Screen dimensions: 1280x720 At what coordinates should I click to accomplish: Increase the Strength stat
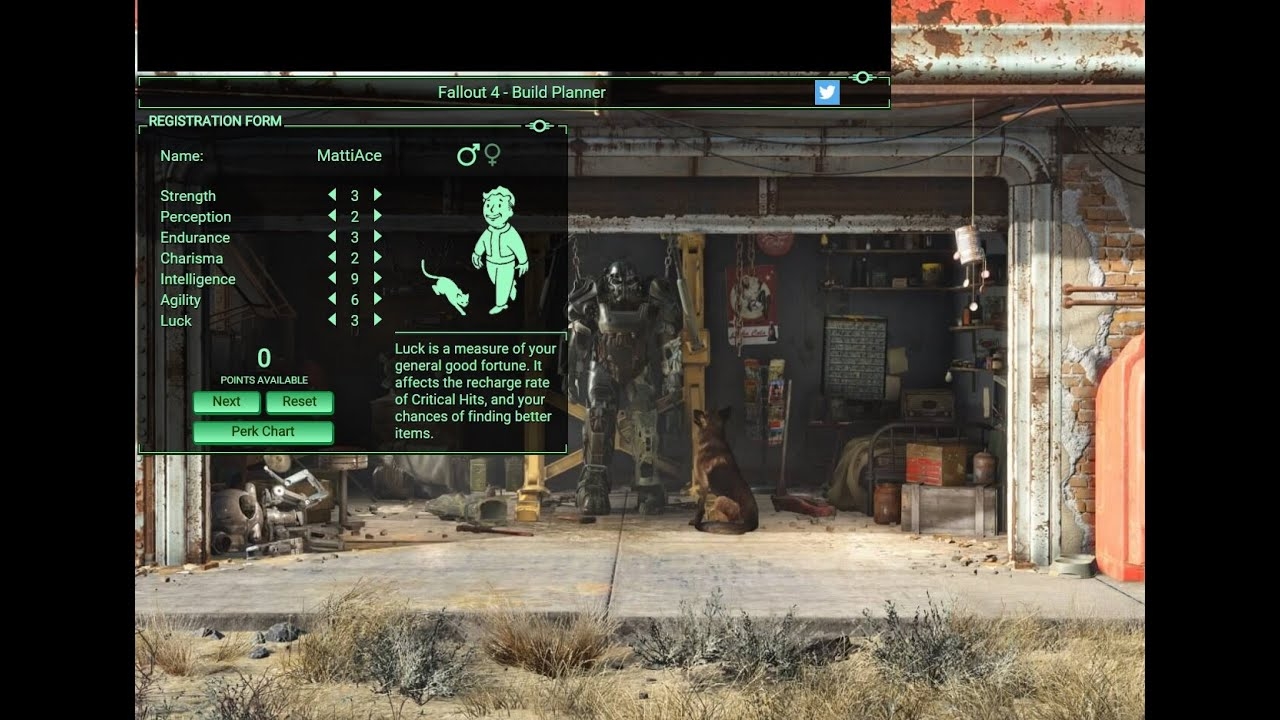(x=378, y=195)
